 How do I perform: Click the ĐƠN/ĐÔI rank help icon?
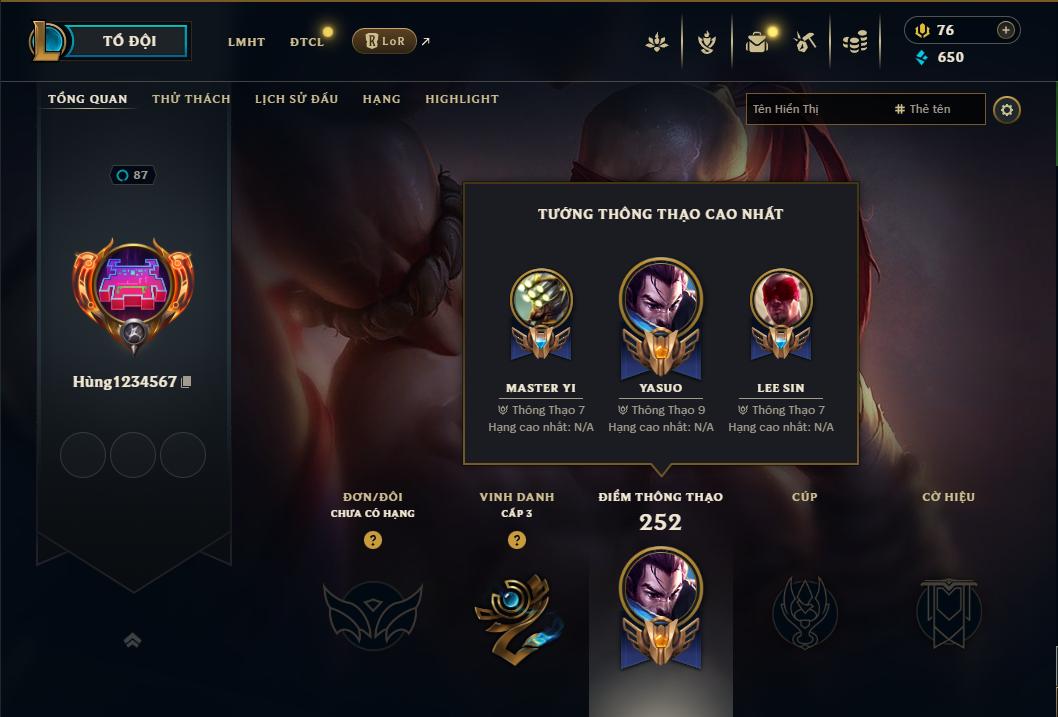tap(372, 540)
